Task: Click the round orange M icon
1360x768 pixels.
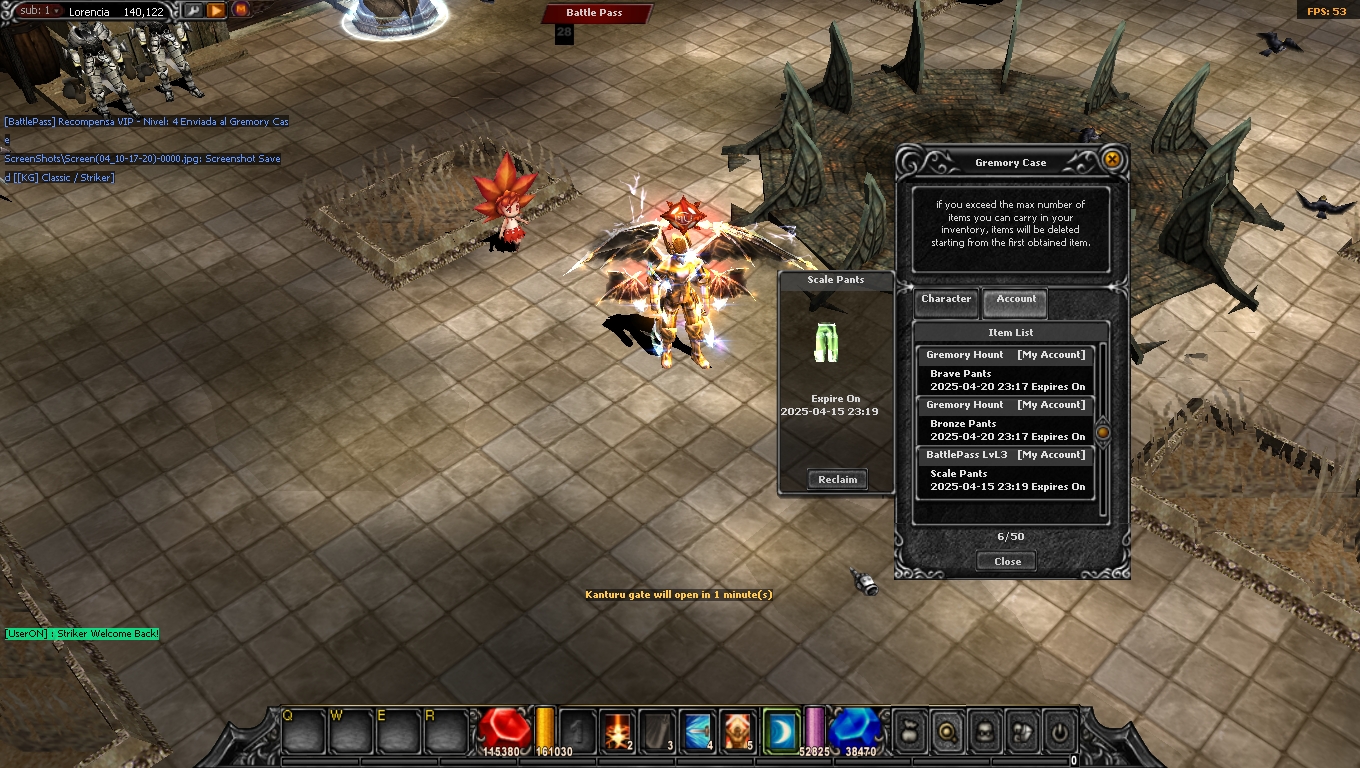Action: coord(240,11)
